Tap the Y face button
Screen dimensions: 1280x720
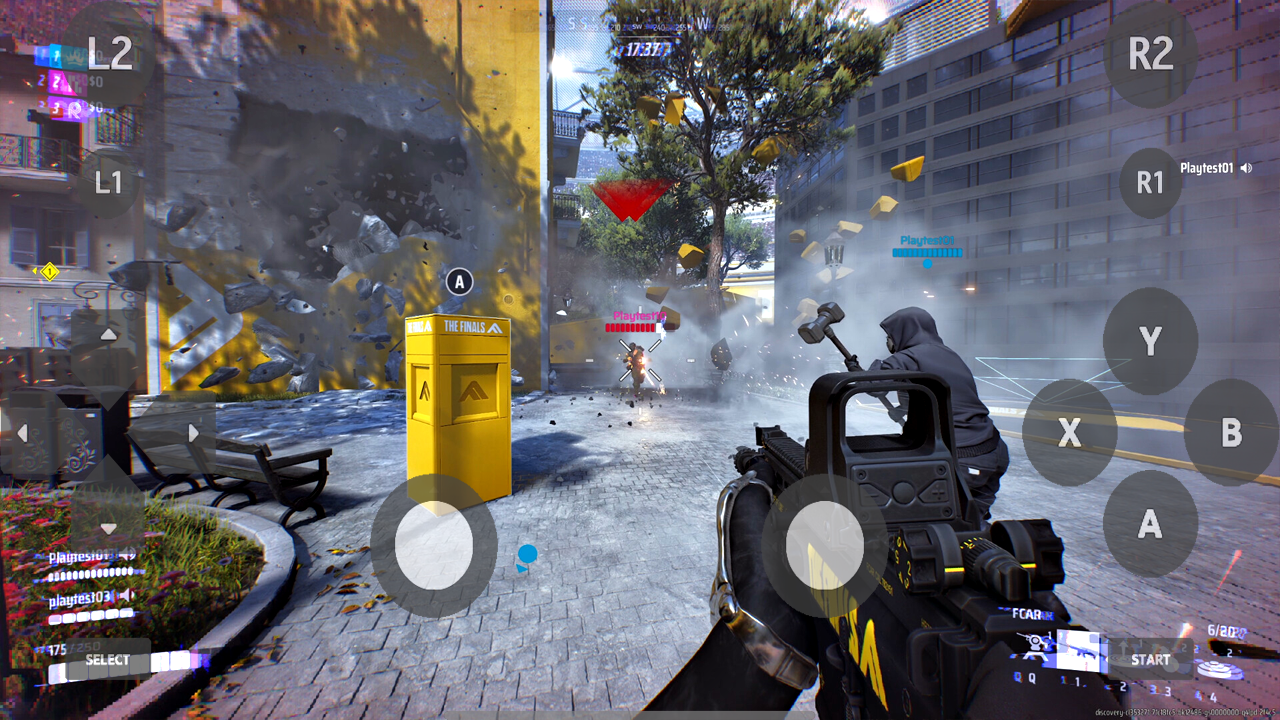tap(1150, 341)
